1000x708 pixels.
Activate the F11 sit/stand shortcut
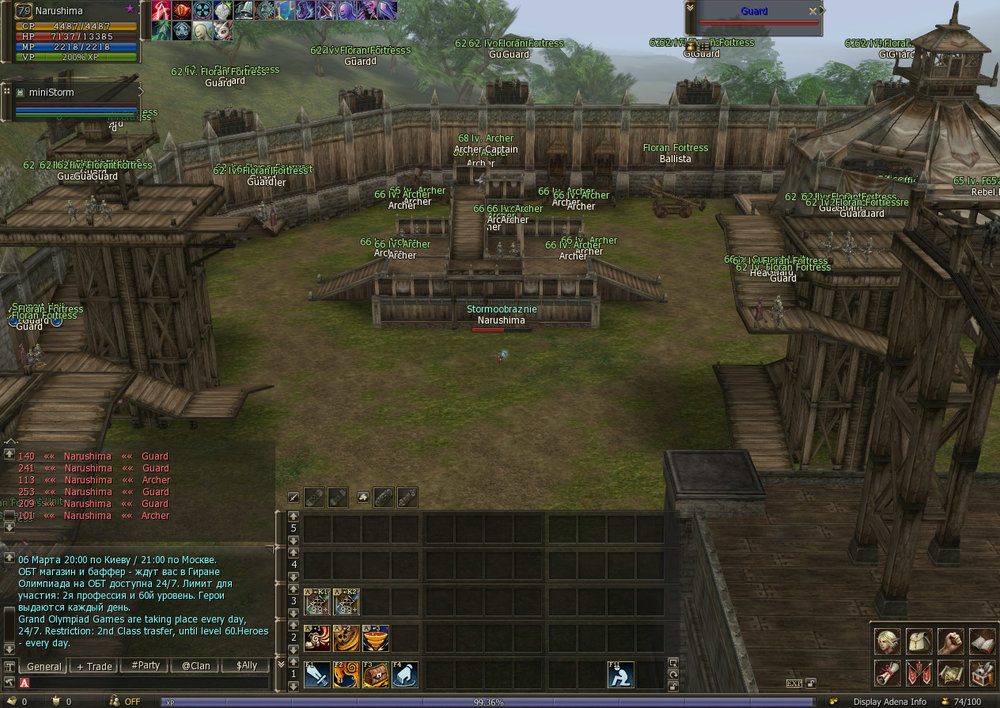[x=621, y=674]
